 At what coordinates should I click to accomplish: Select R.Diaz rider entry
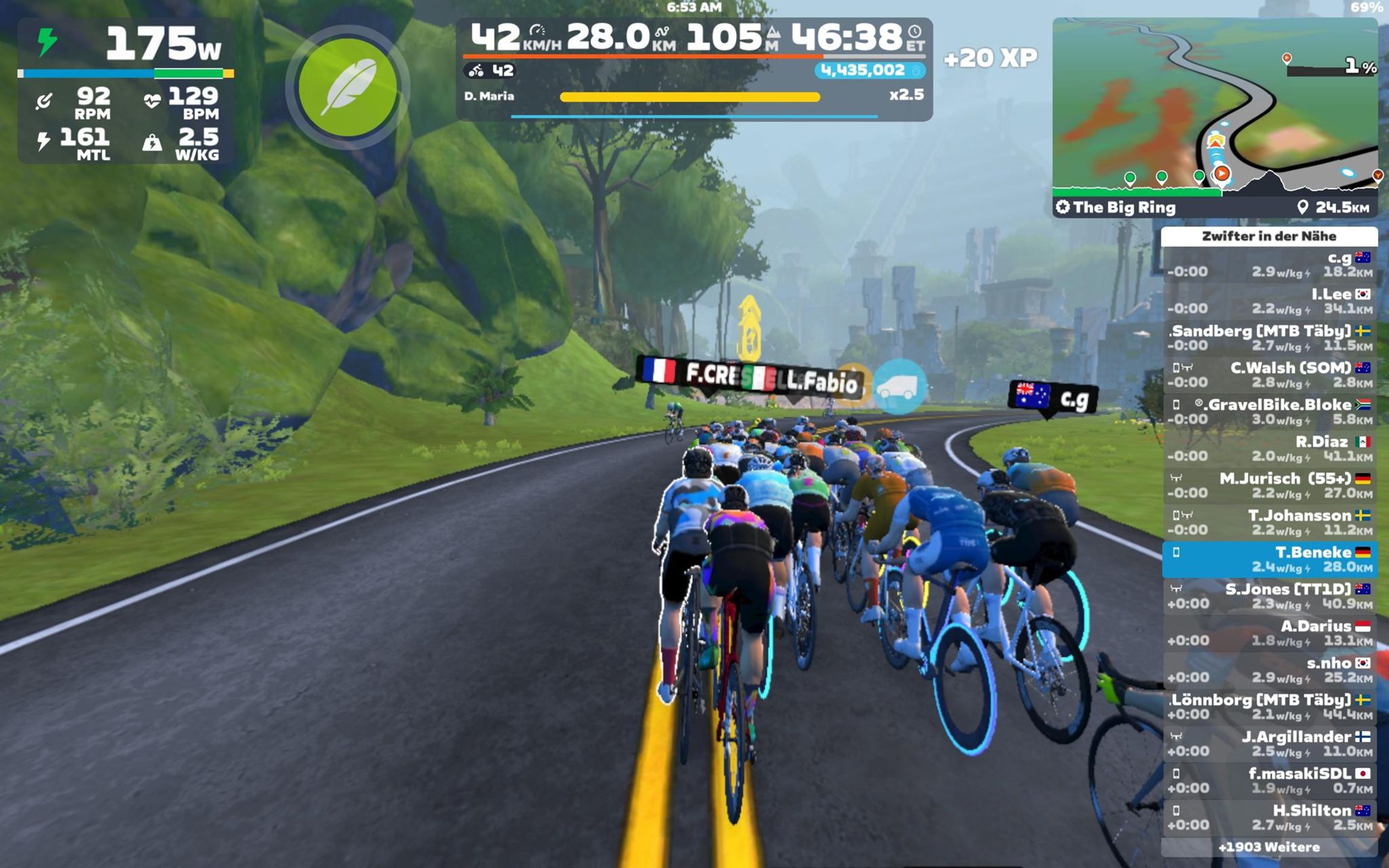tap(1269, 449)
